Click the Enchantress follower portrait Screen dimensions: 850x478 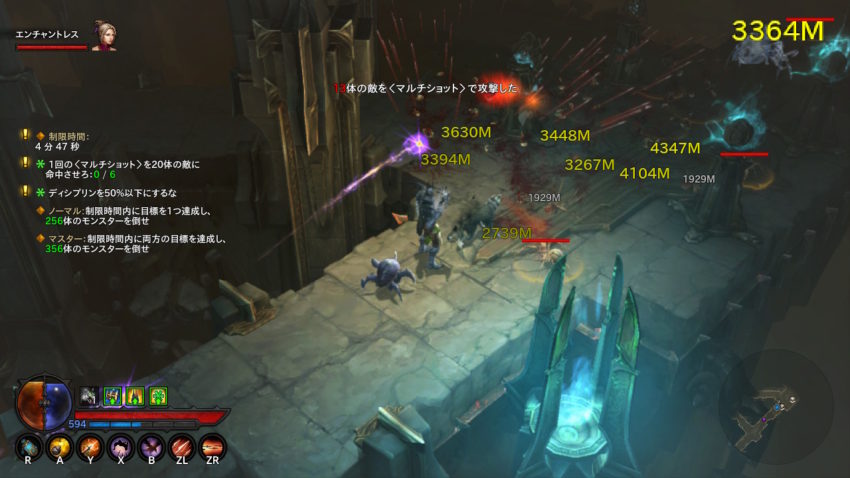[x=104, y=36]
